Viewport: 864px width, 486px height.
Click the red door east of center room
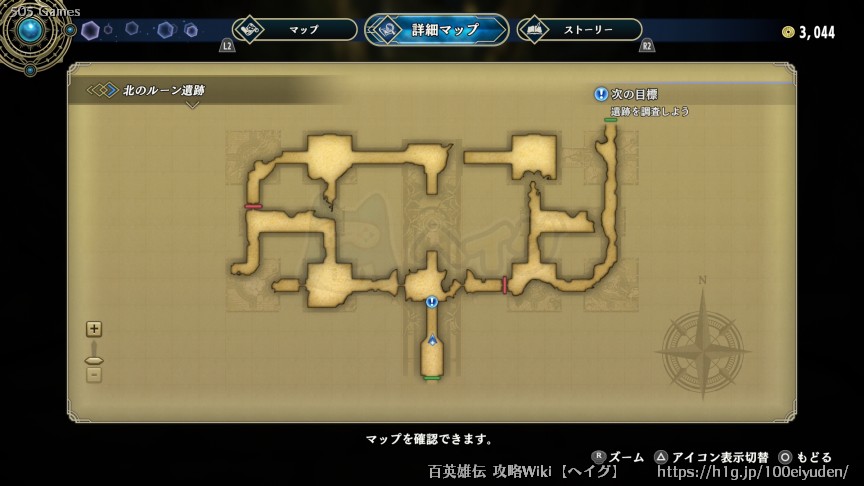point(504,285)
